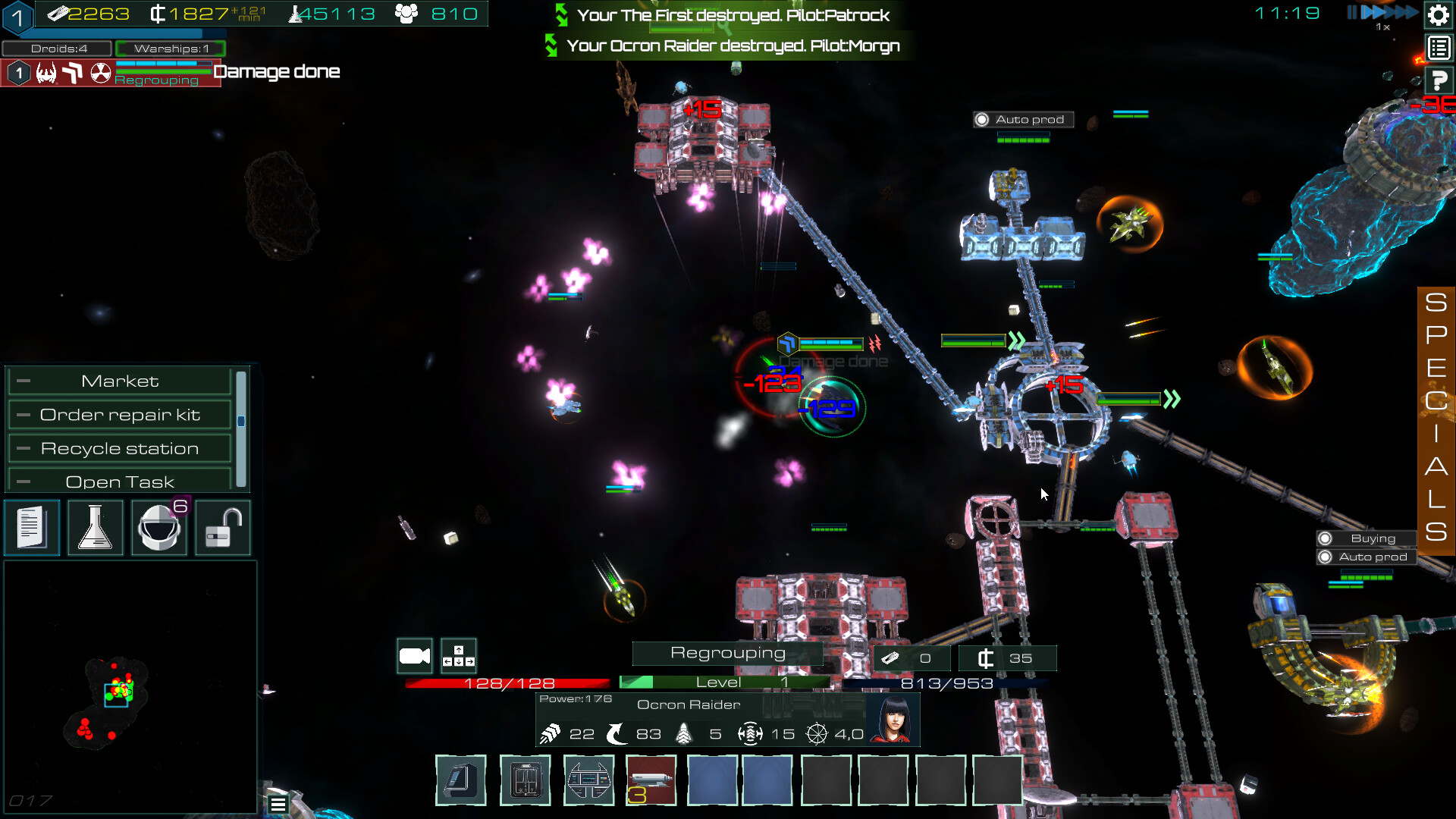Open the pilot helmet icon with badge 6
The width and height of the screenshot is (1456, 819).
tap(158, 527)
